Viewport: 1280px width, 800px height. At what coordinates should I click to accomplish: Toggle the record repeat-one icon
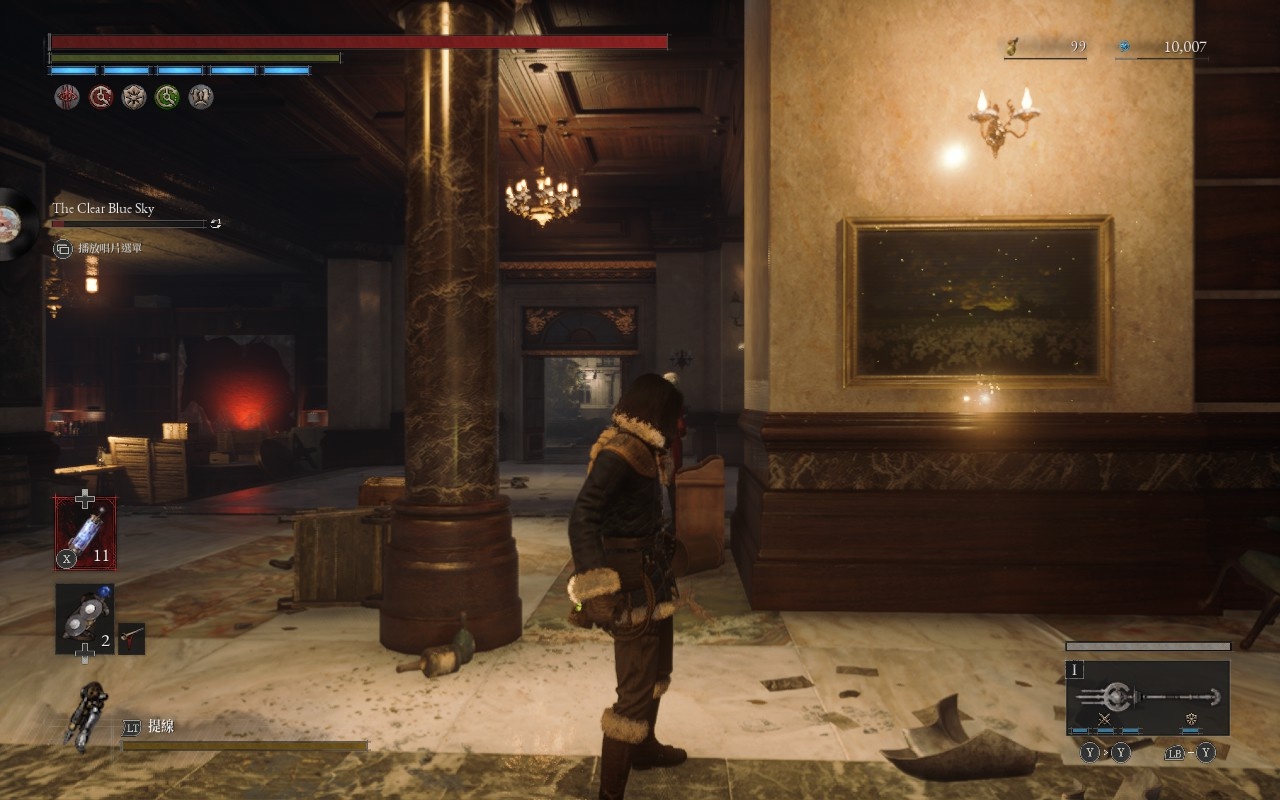tap(215, 224)
